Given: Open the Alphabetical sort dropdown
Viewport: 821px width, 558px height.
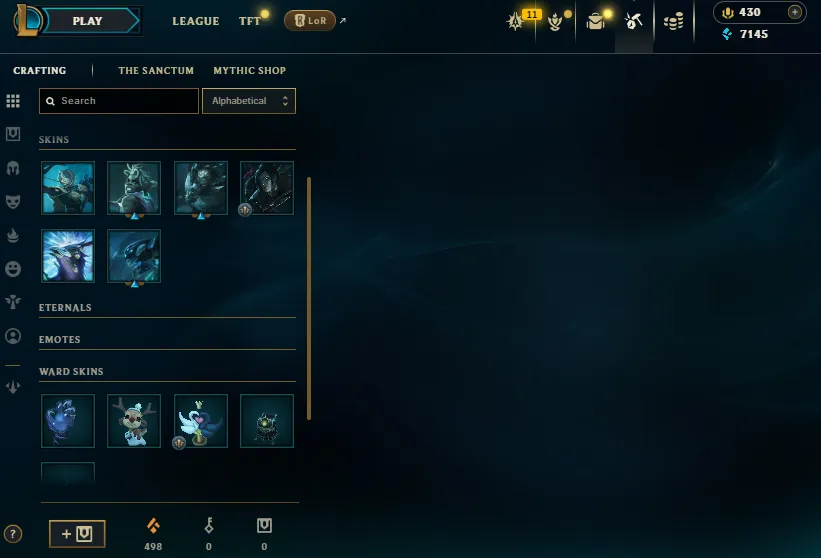Looking at the screenshot, I should pos(248,101).
